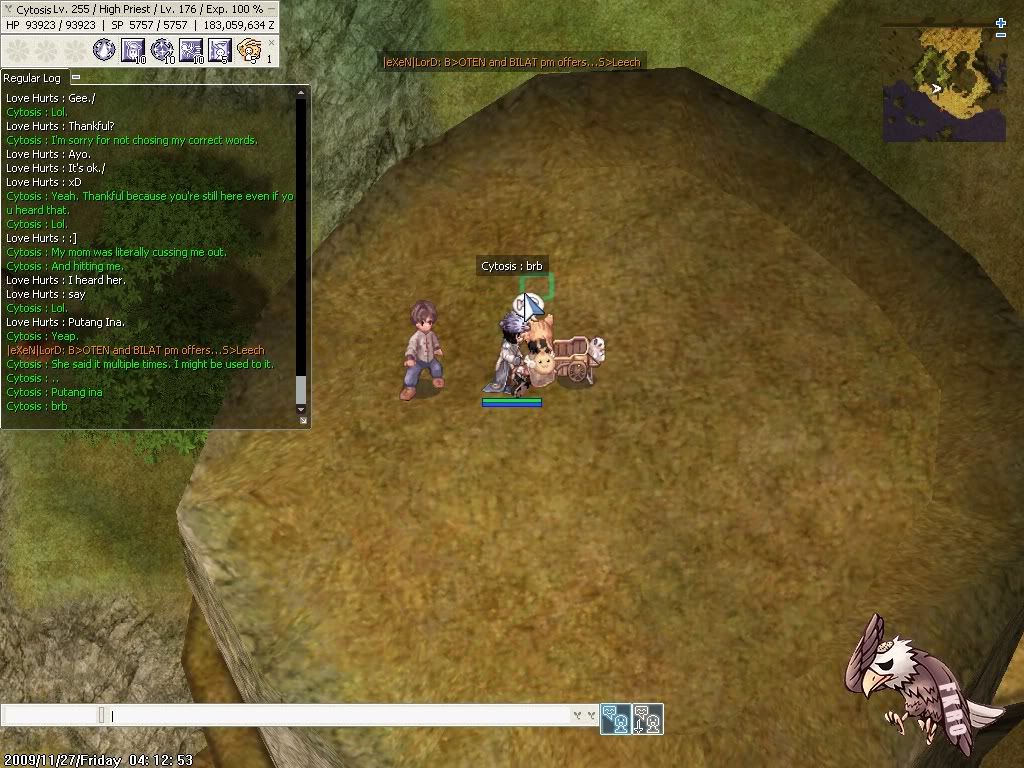Screen dimensions: 1024x768
Task: Toggle the second blue chat mode button
Action: 647,718
